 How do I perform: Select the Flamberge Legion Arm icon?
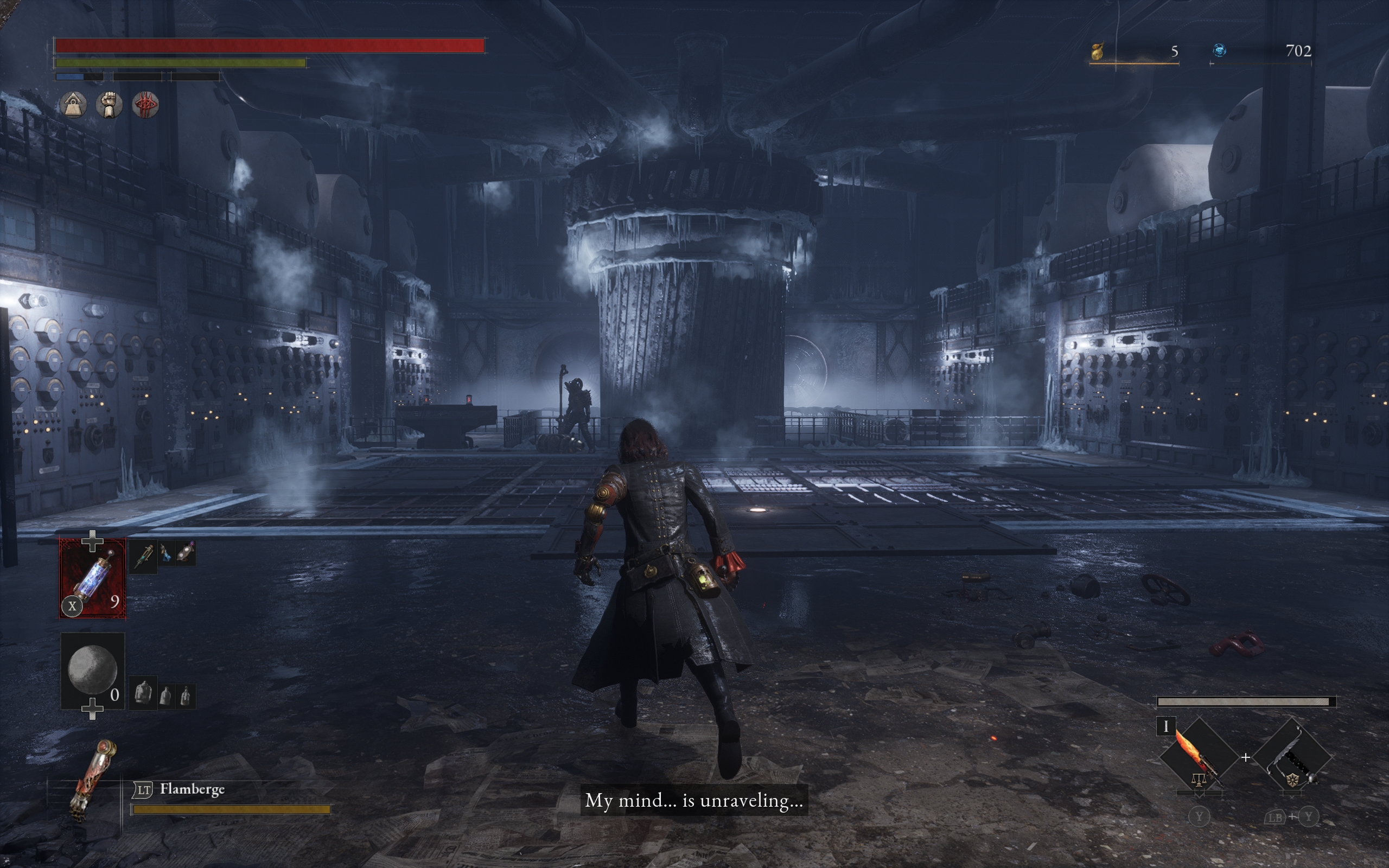tap(92, 780)
